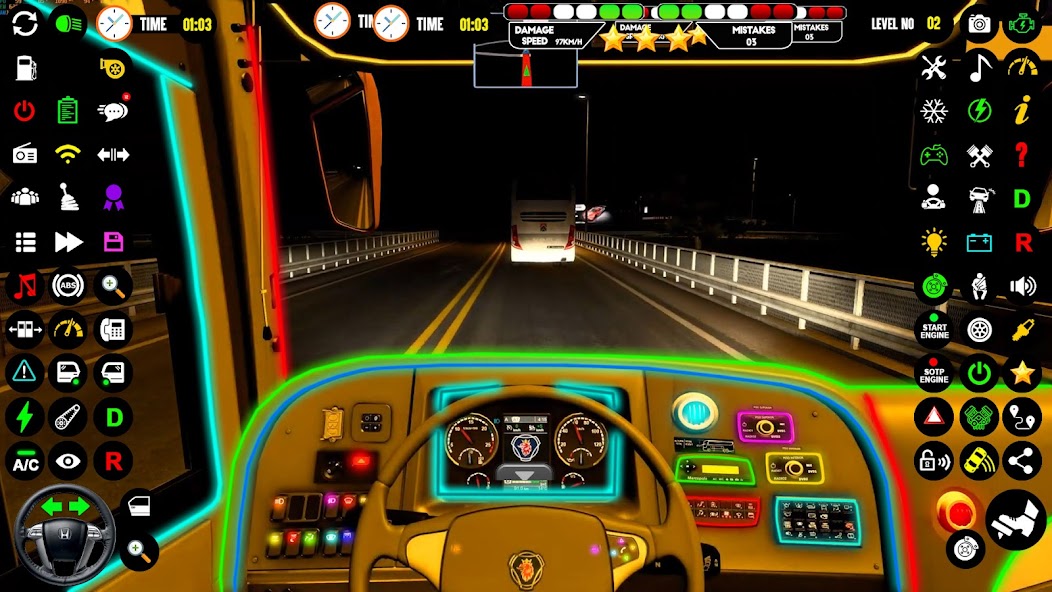Toggle the ABS brake icon
The width and height of the screenshot is (1052, 592).
click(x=68, y=286)
